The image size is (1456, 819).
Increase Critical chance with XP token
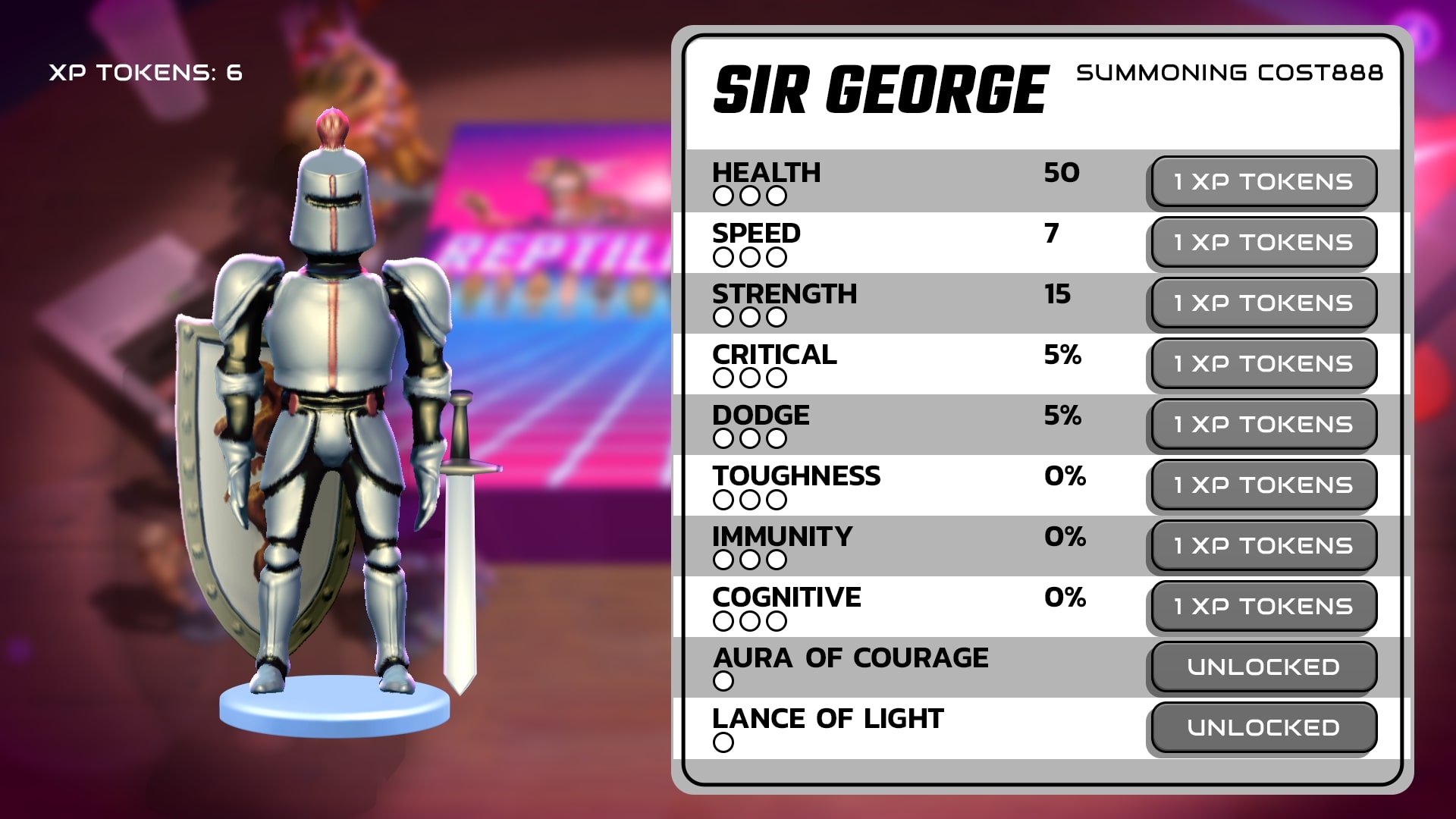click(1263, 363)
